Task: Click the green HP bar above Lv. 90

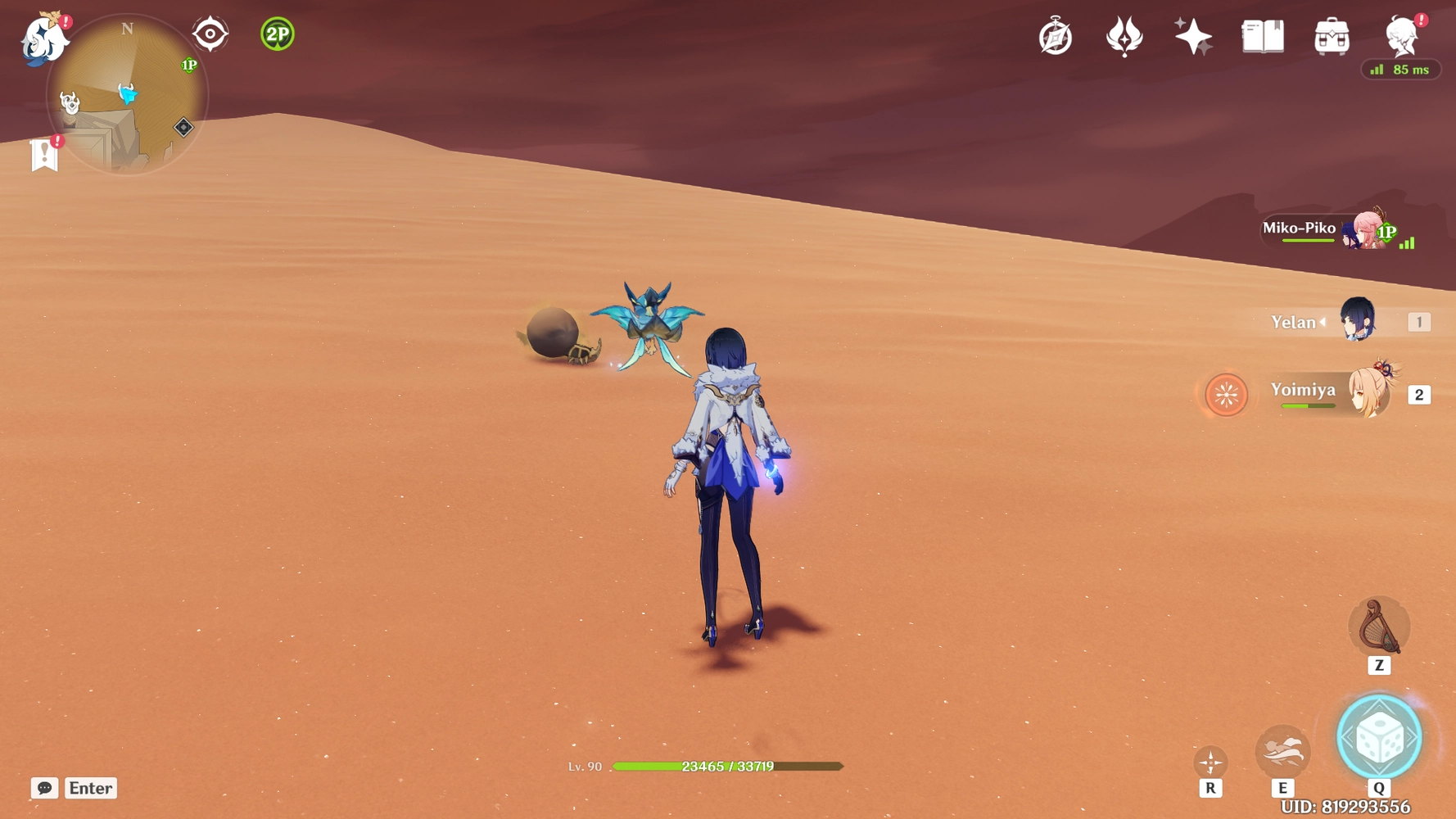Action: 721,767
